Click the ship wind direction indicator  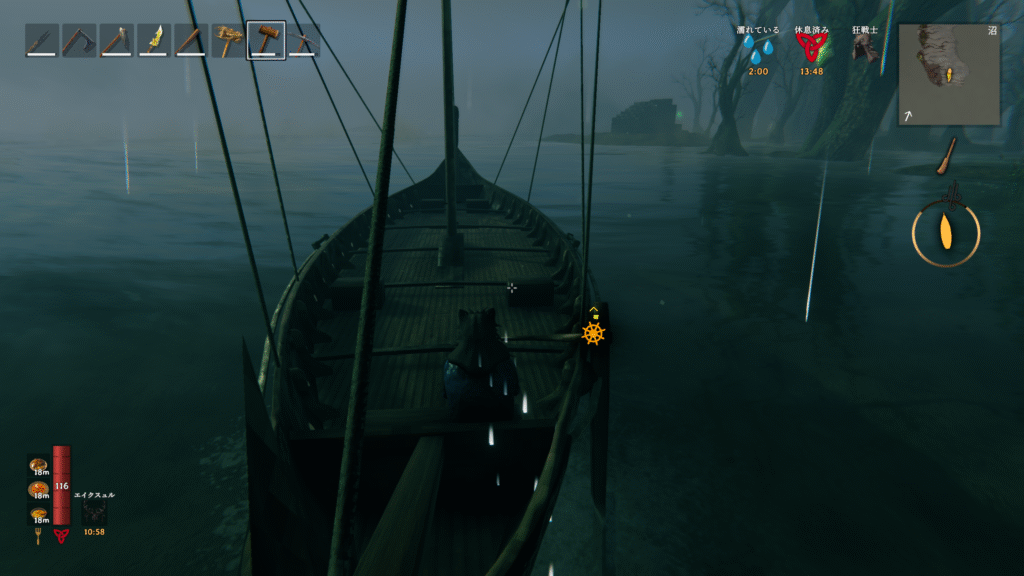[946, 233]
